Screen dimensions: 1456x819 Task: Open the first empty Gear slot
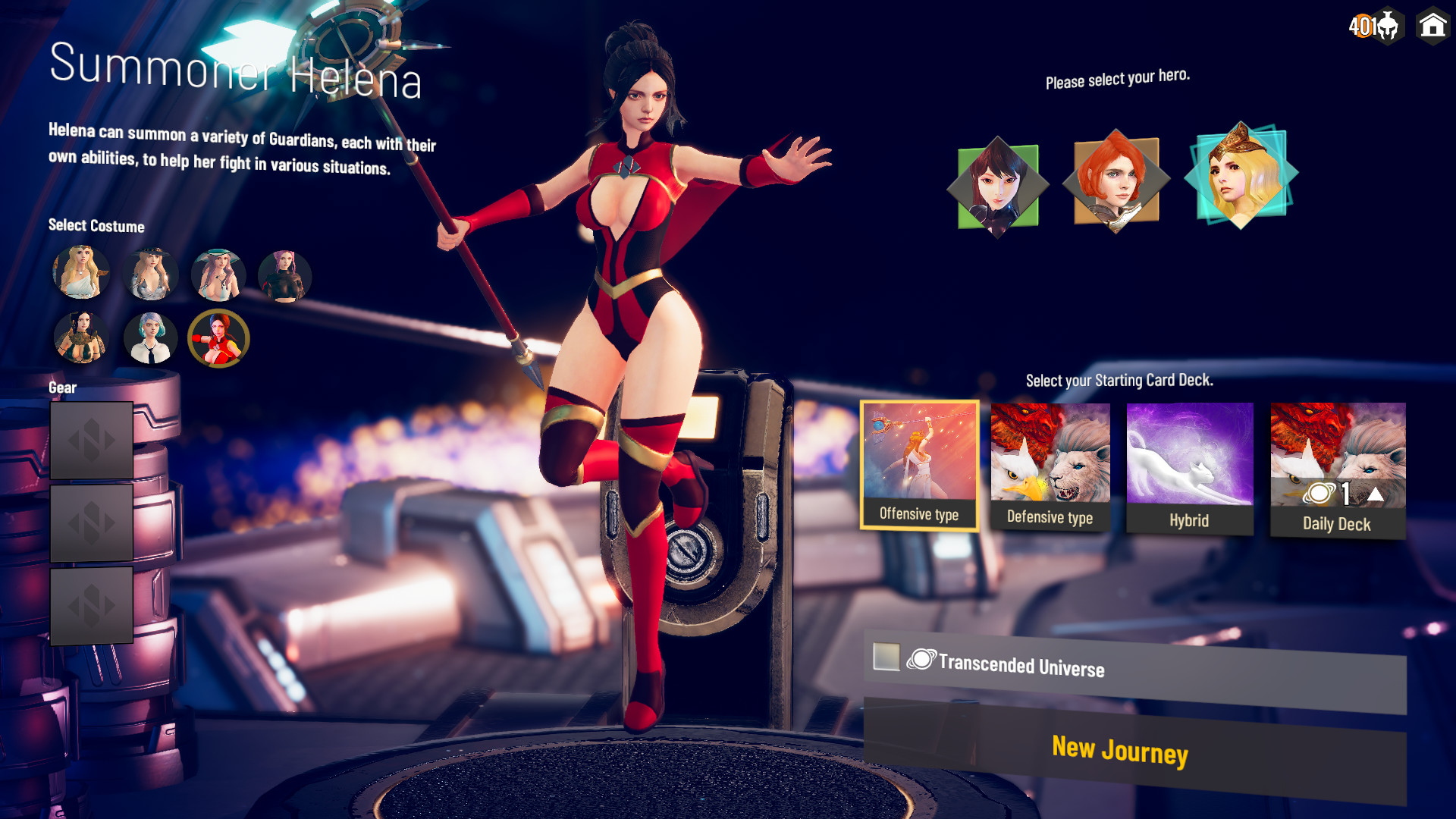(x=91, y=438)
